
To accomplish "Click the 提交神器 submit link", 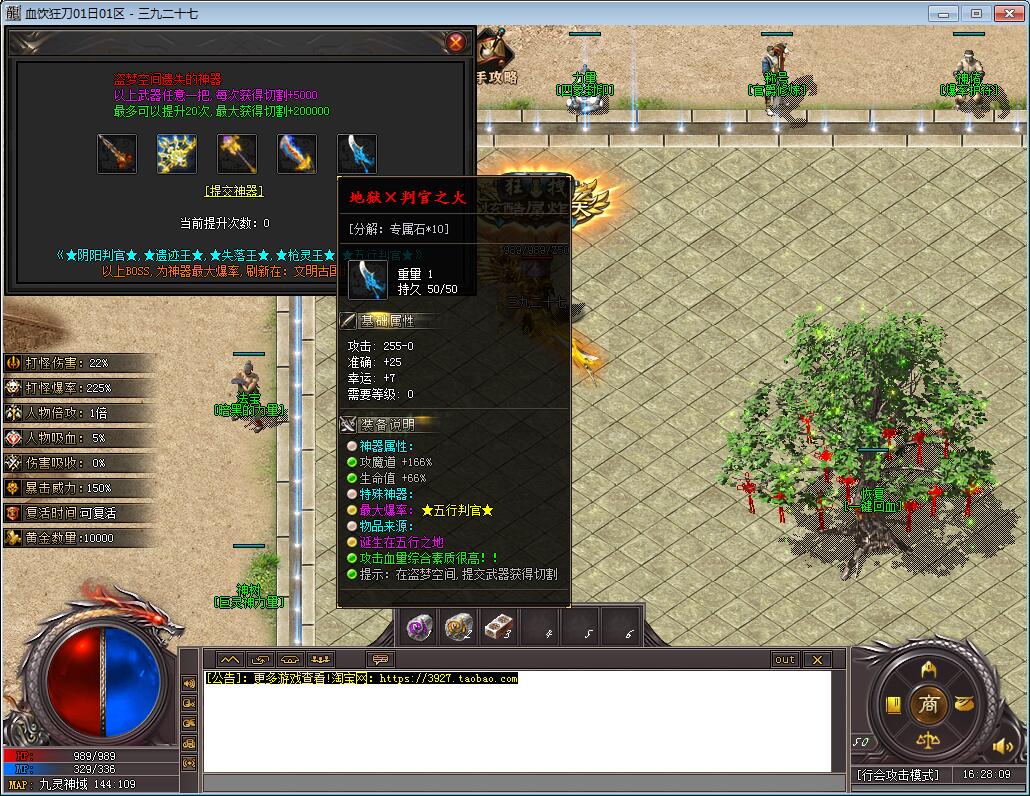I will (x=234, y=191).
